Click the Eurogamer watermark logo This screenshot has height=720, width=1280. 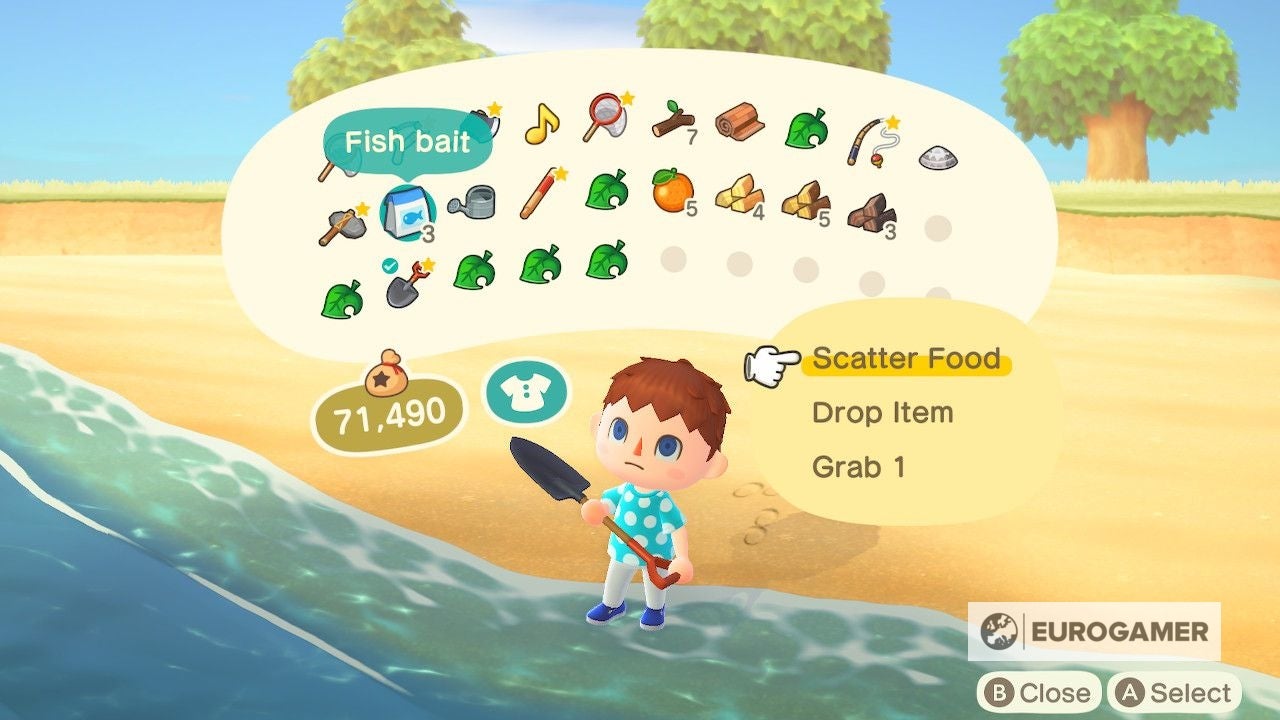1094,631
